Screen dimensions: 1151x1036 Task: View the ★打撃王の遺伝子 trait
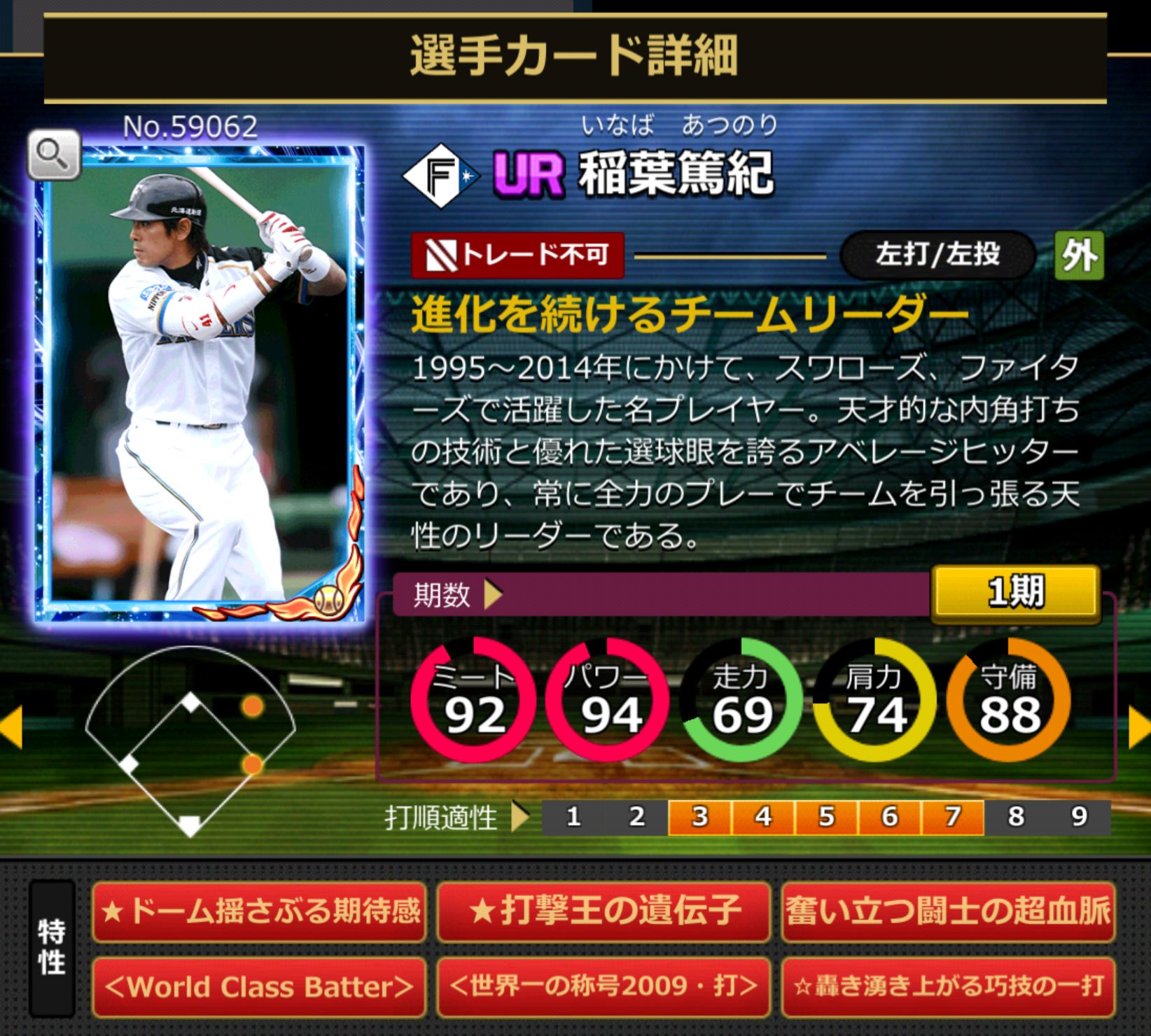click(x=604, y=911)
